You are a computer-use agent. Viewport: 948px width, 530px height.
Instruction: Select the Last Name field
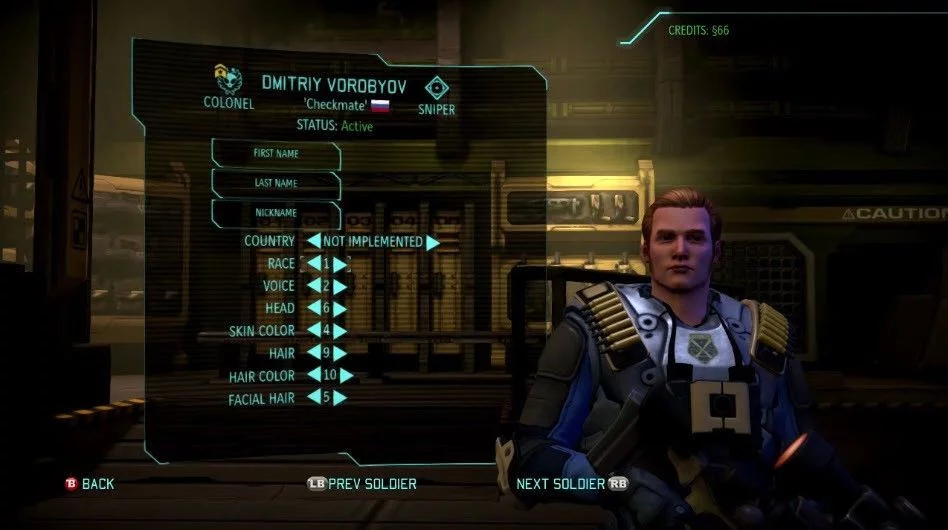coord(276,184)
